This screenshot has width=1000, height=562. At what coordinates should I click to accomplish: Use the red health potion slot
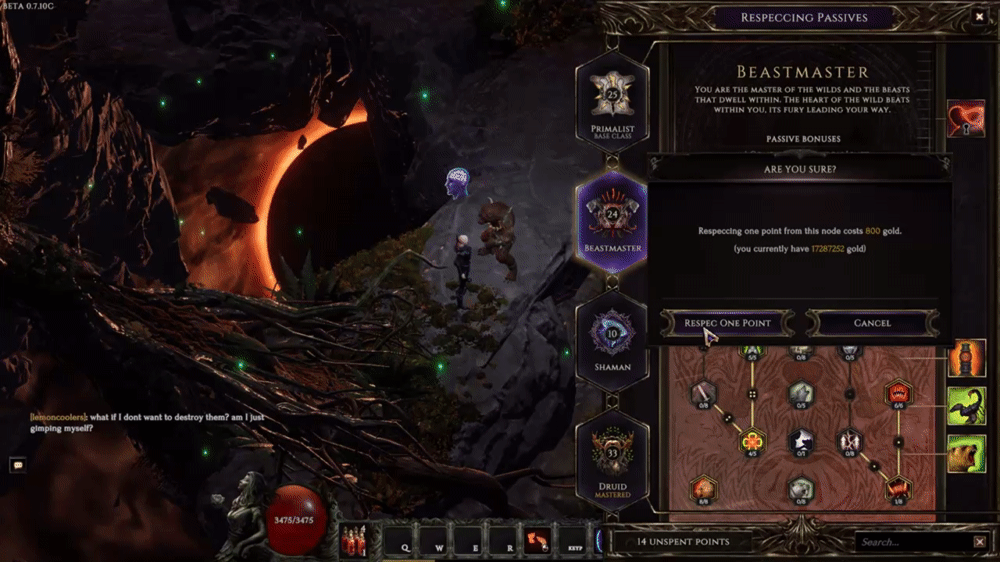353,541
